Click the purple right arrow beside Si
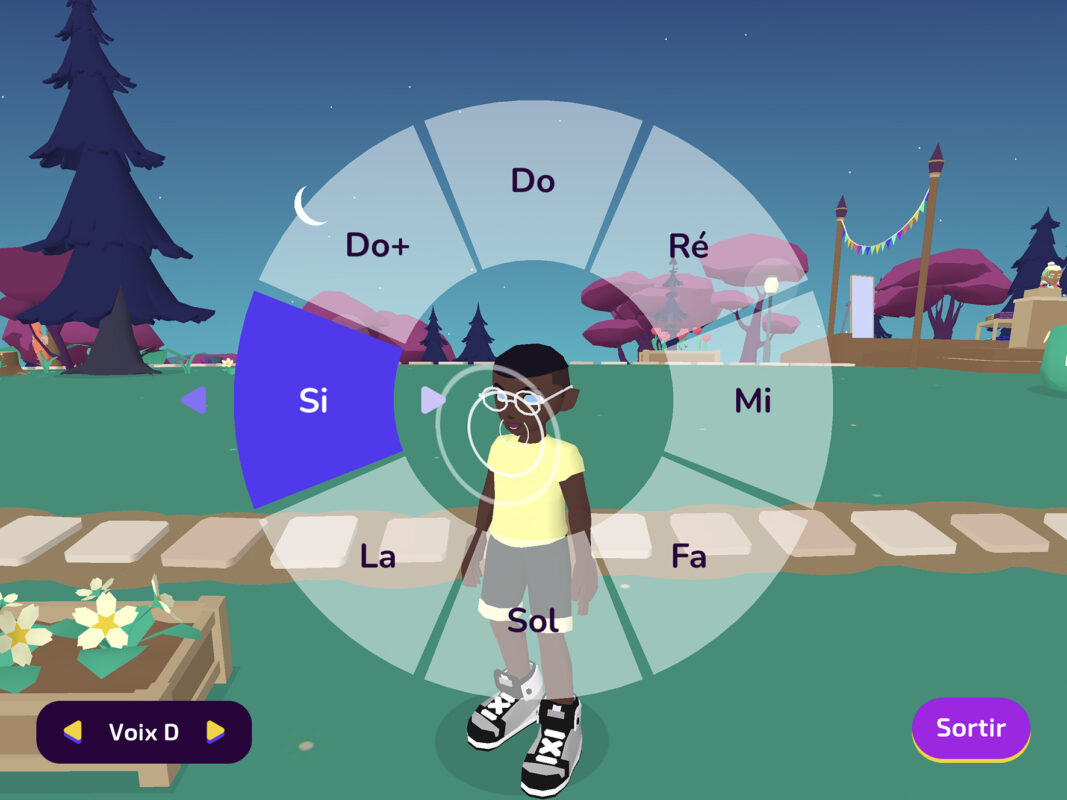This screenshot has height=800, width=1067. pos(432,401)
